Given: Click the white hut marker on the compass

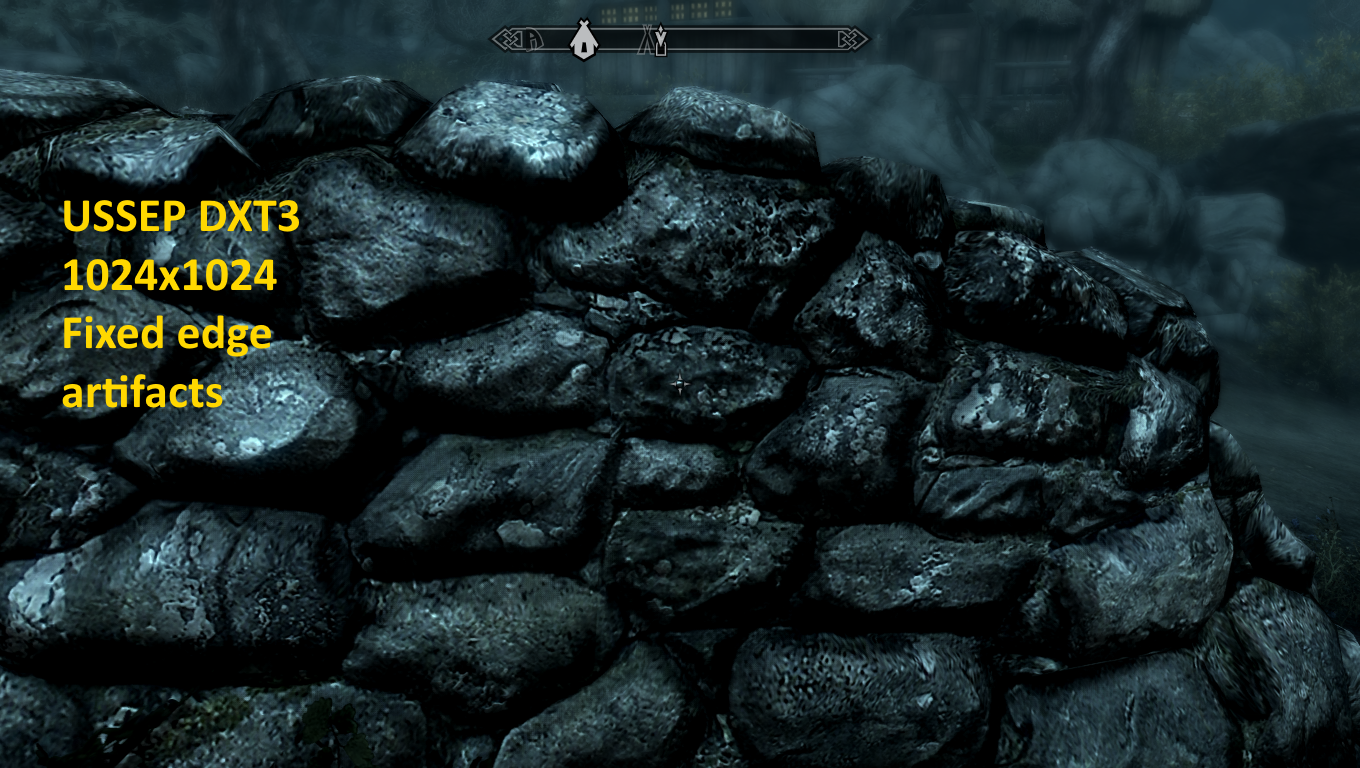Looking at the screenshot, I should coord(582,40).
